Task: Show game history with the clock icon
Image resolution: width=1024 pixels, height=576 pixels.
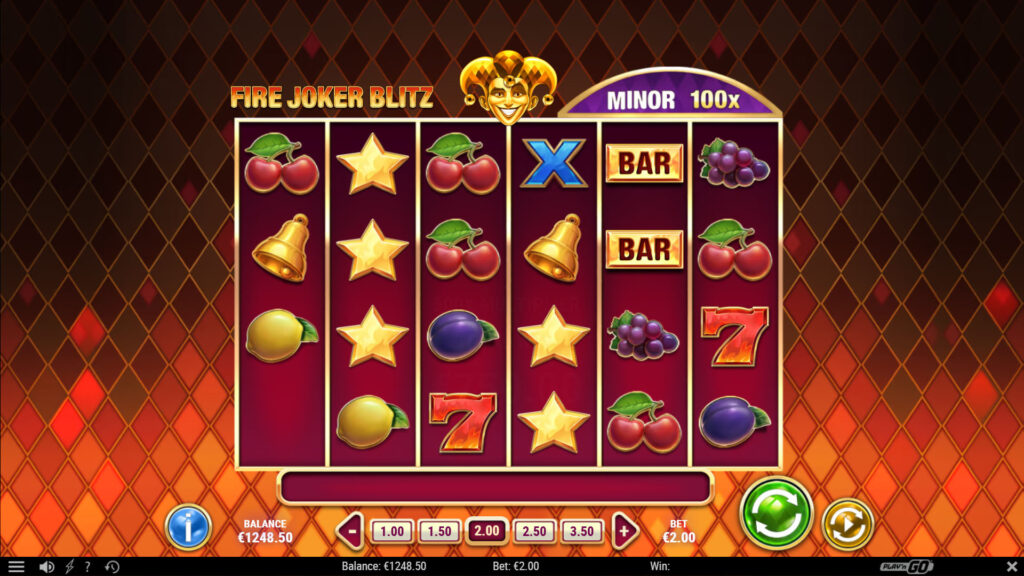Action: pyautogui.click(x=112, y=567)
